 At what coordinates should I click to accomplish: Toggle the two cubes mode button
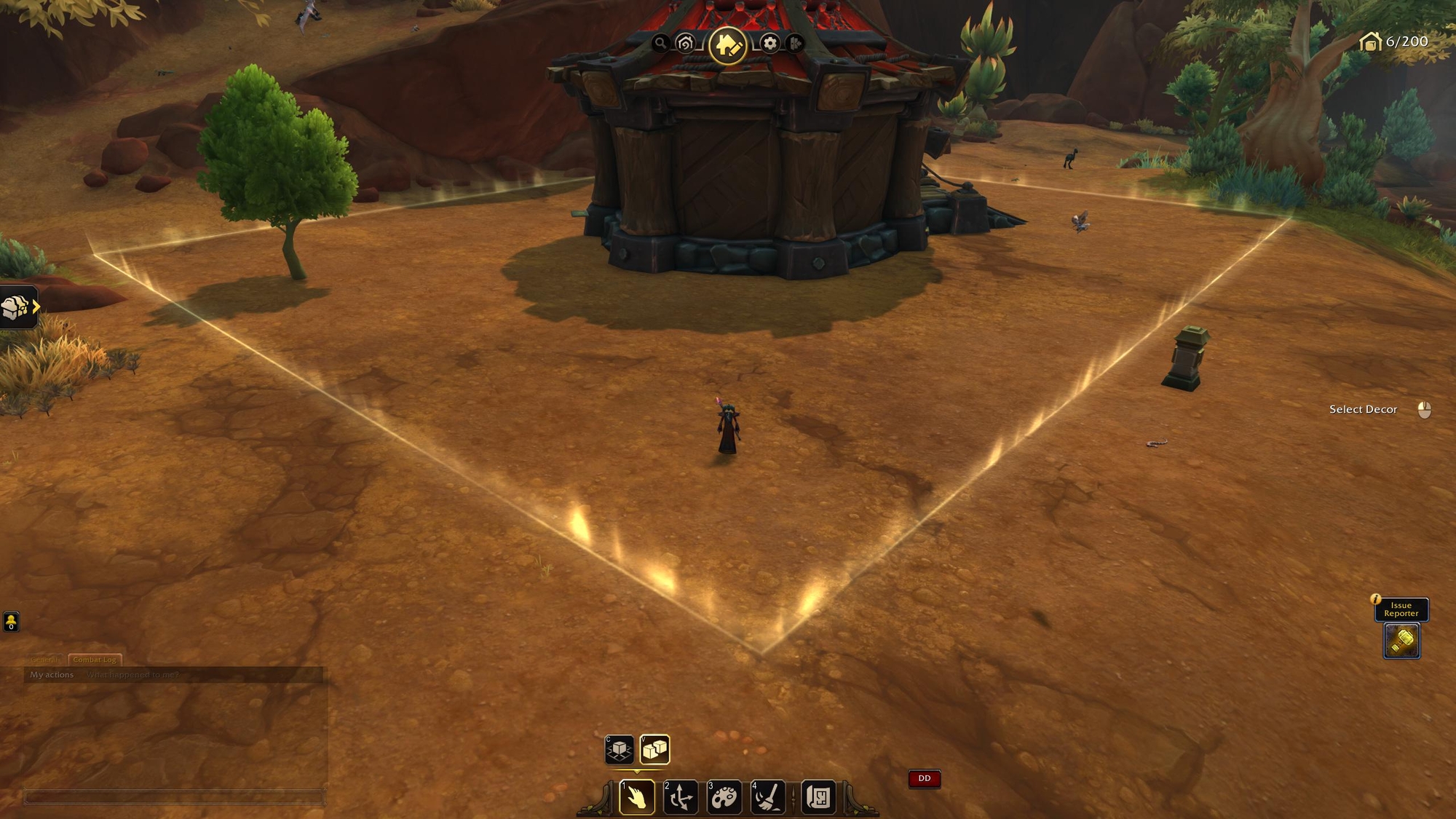coord(654,749)
